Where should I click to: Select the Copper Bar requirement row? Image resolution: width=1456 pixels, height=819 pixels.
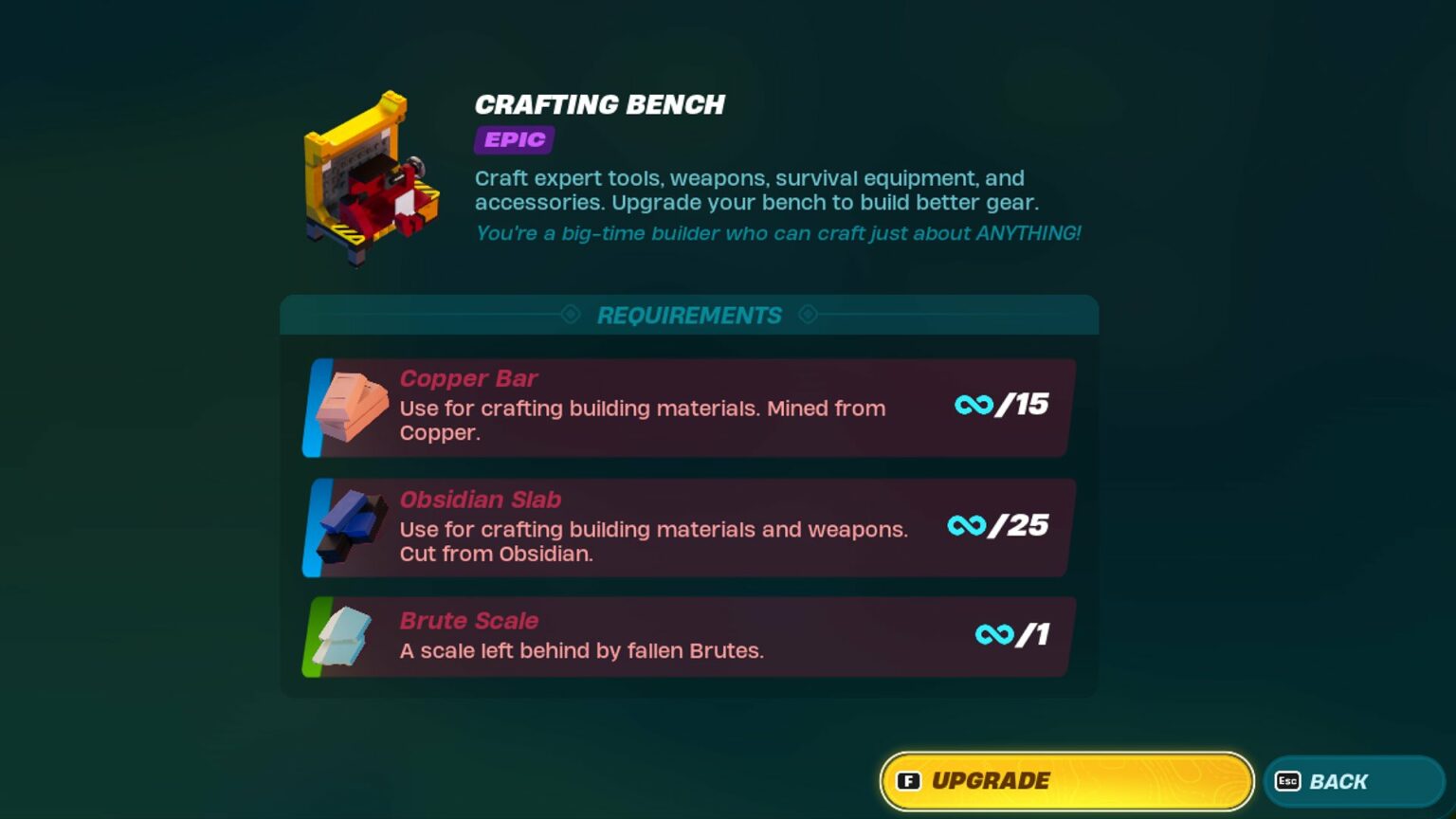[x=689, y=408]
